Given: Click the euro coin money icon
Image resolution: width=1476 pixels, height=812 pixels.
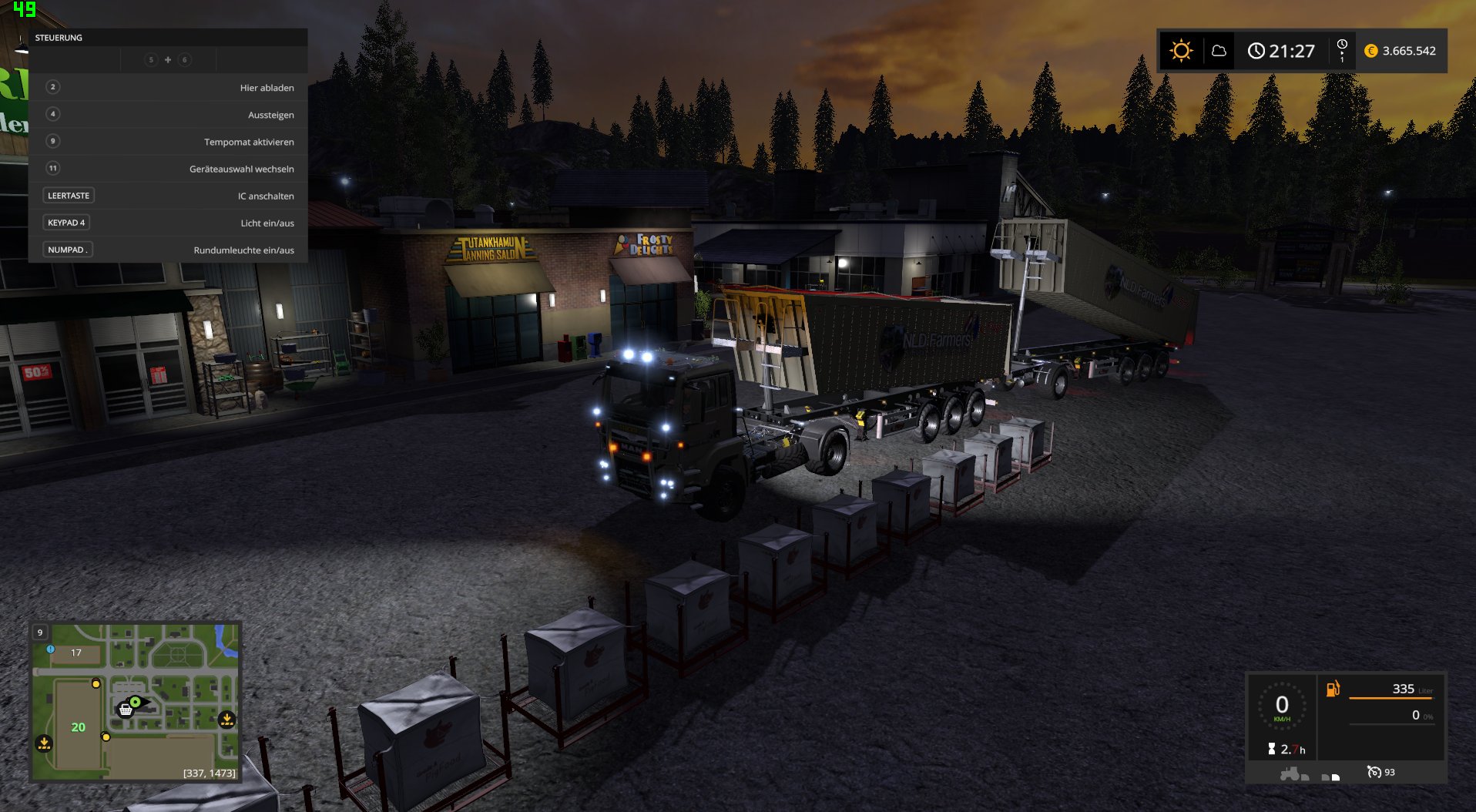Looking at the screenshot, I should click(1371, 51).
